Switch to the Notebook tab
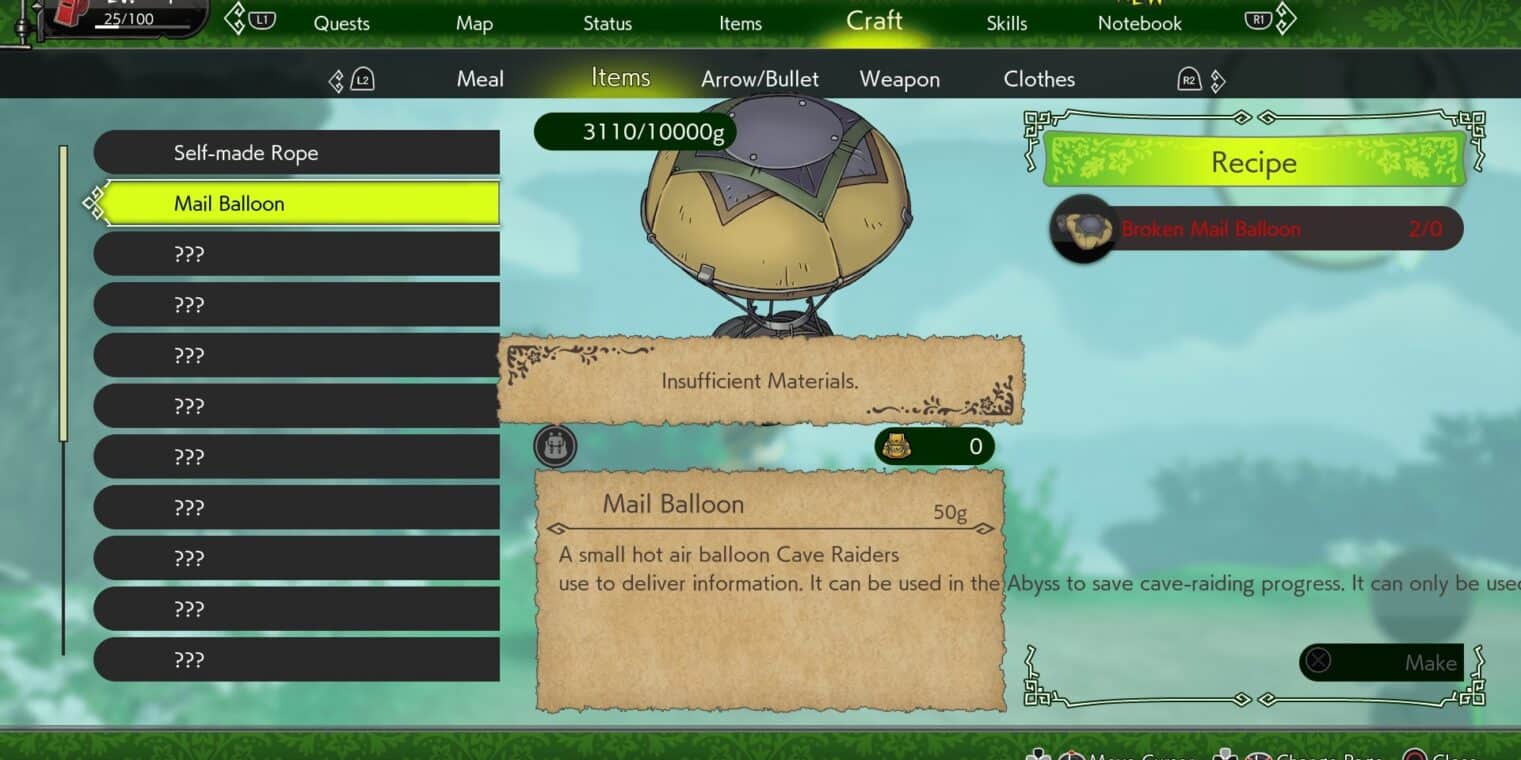The height and width of the screenshot is (760, 1521). point(1139,23)
